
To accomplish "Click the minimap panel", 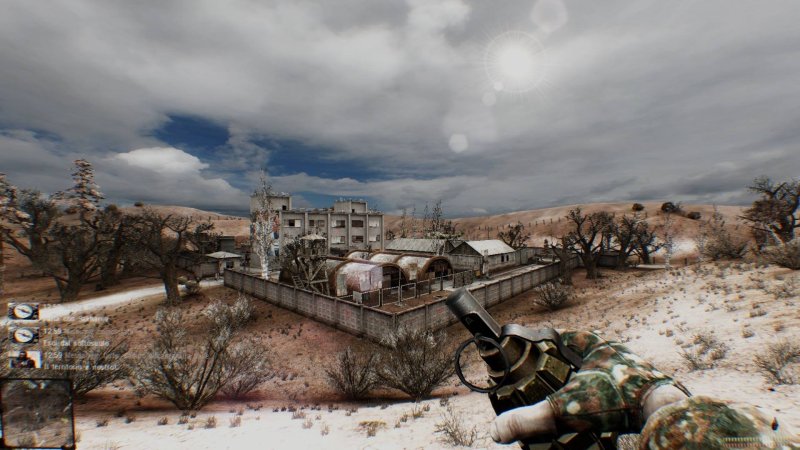I will 37,412.
